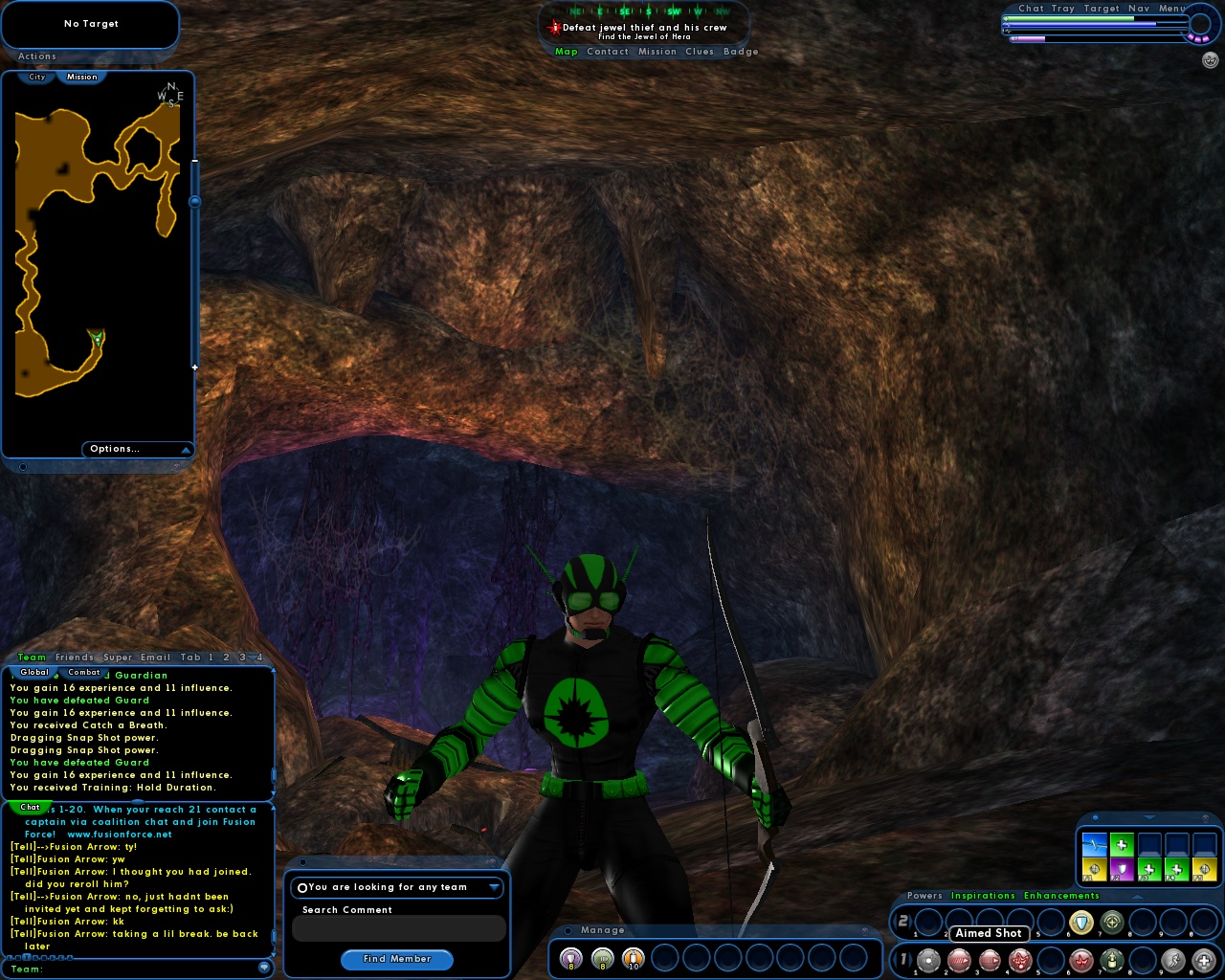
Task: Use the green Respite inspiration
Action: 1122,845
